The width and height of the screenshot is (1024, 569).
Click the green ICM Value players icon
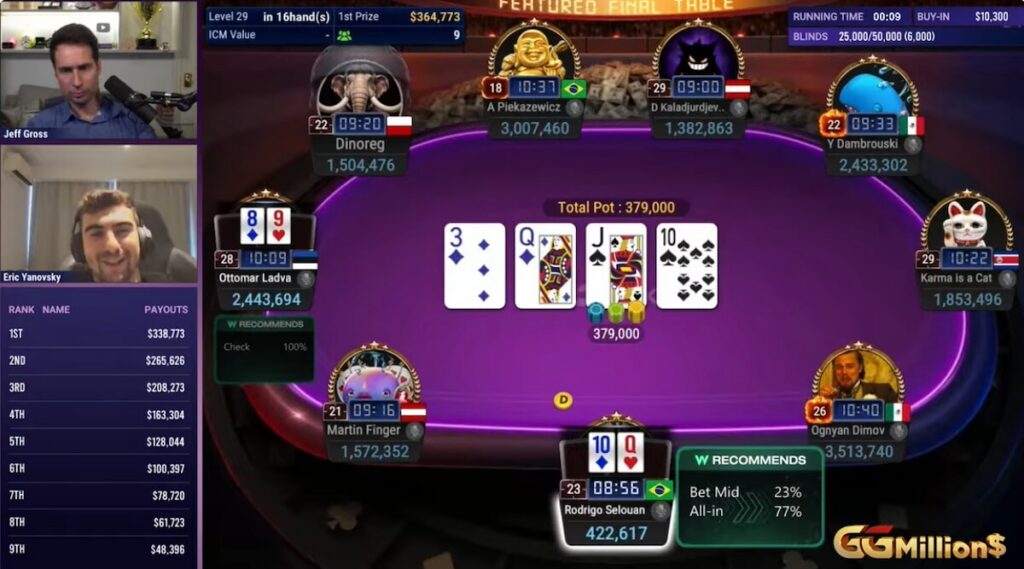345,35
